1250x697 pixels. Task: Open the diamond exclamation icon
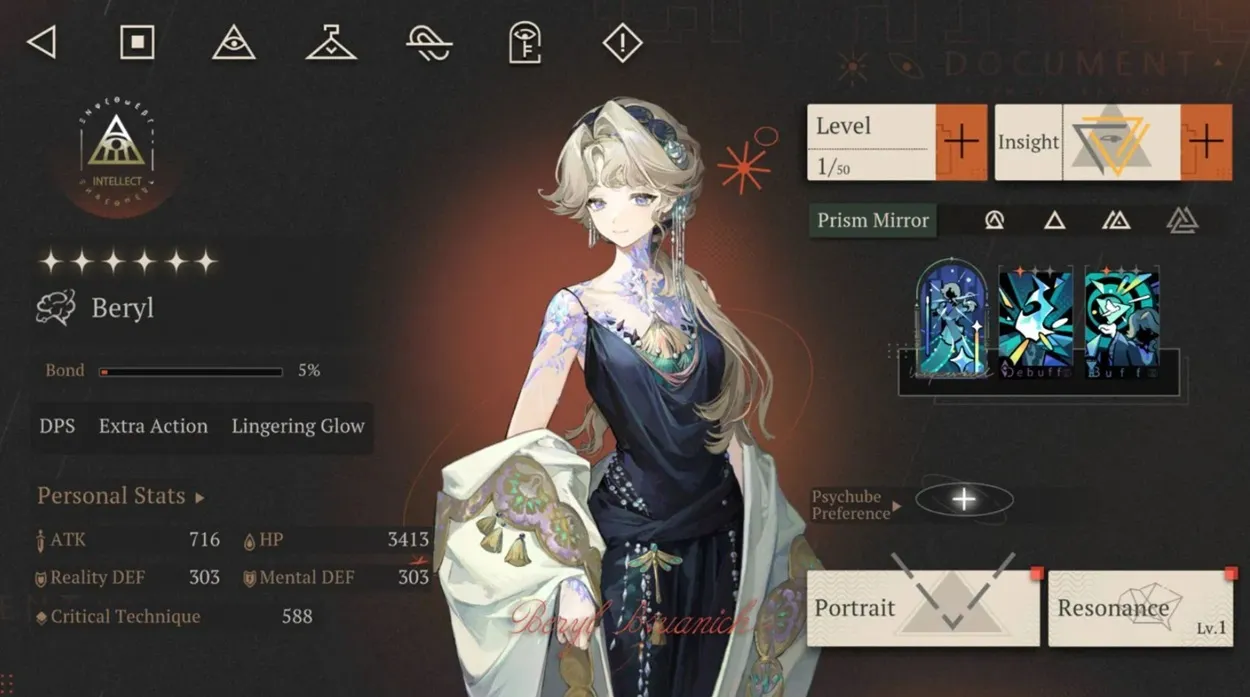[x=622, y=43]
